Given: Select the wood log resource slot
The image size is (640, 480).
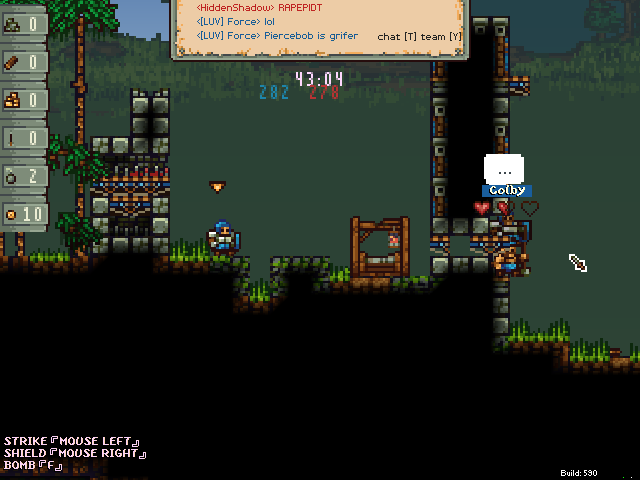Looking at the screenshot, I should click(23, 62).
